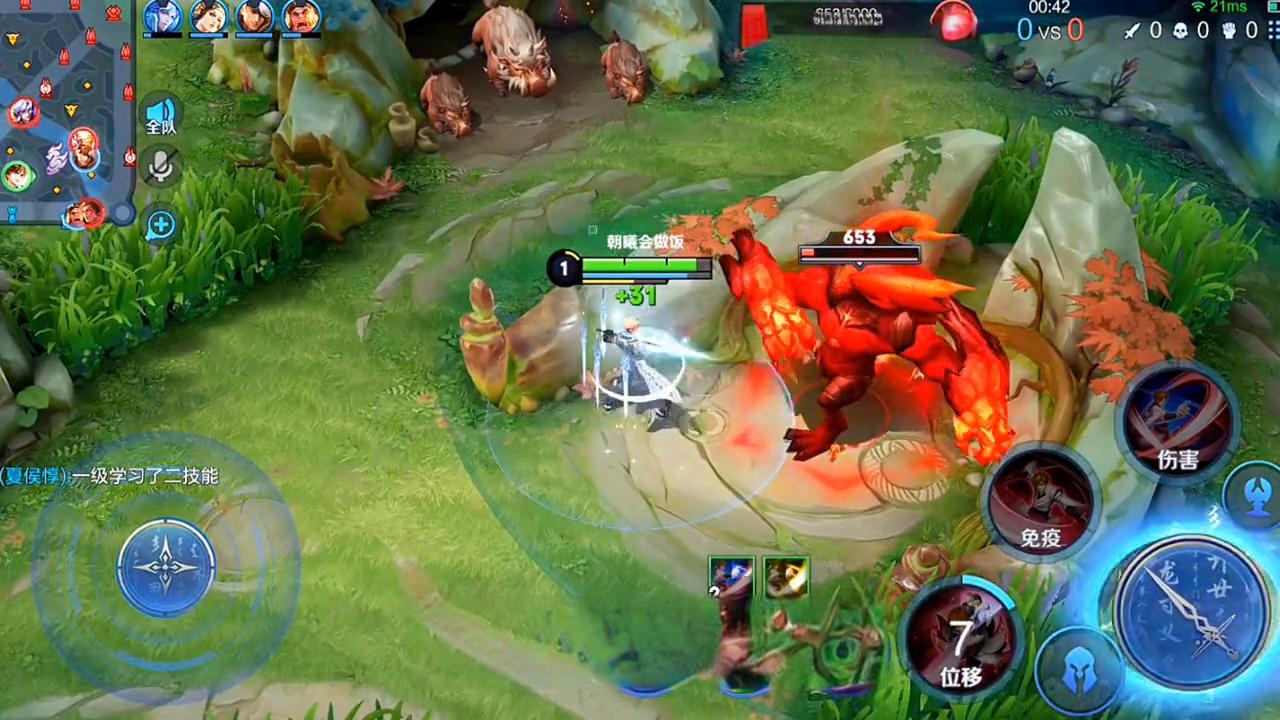Select the blue-haired teammate portrait
The width and height of the screenshot is (1280, 720).
coord(162,17)
